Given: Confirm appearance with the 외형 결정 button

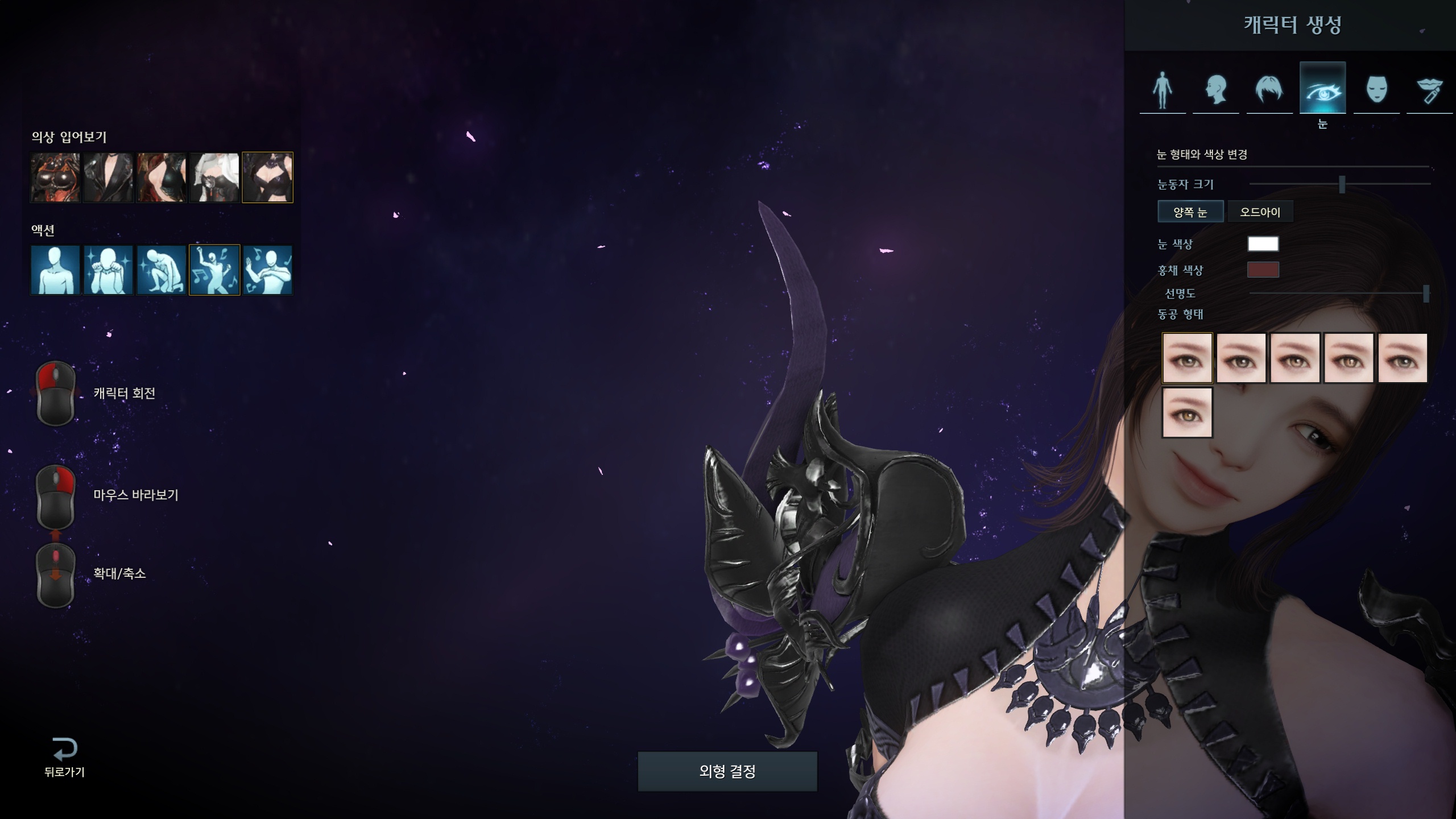Looking at the screenshot, I should 727,771.
